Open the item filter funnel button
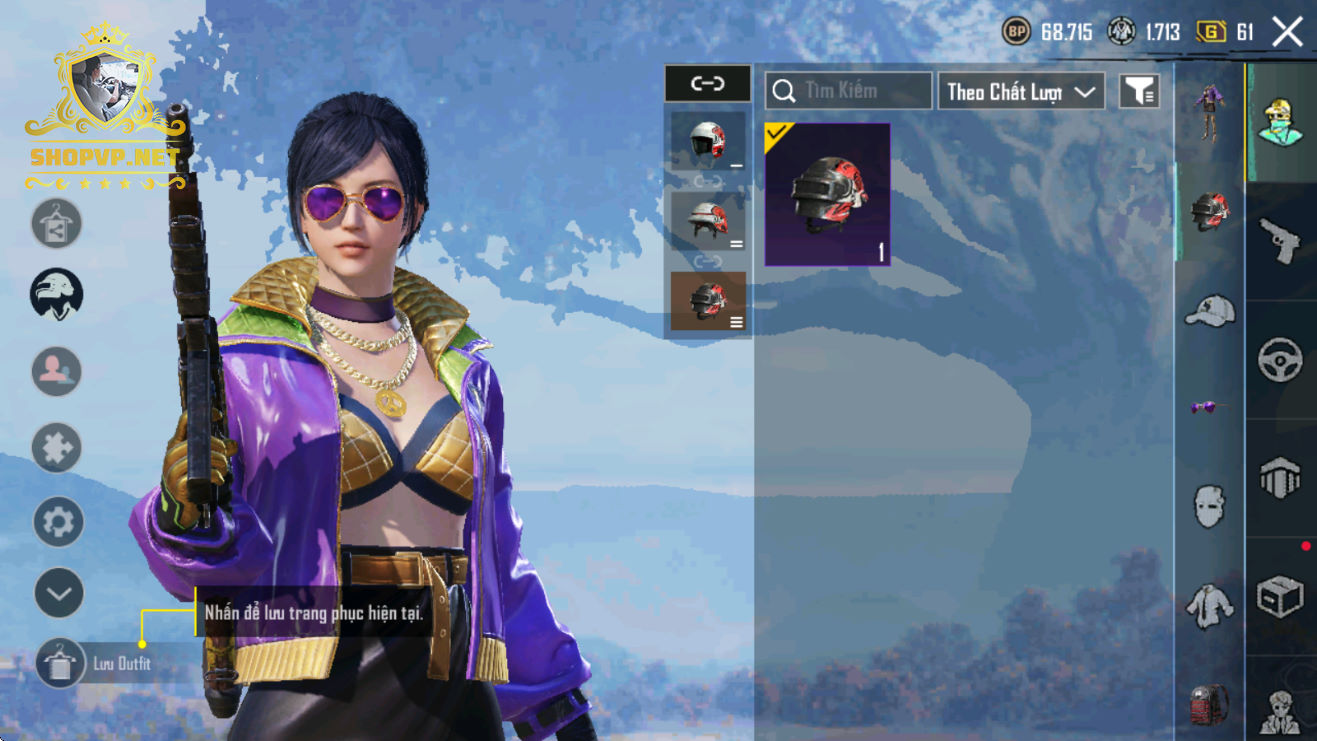This screenshot has height=741, width=1317. (1139, 91)
